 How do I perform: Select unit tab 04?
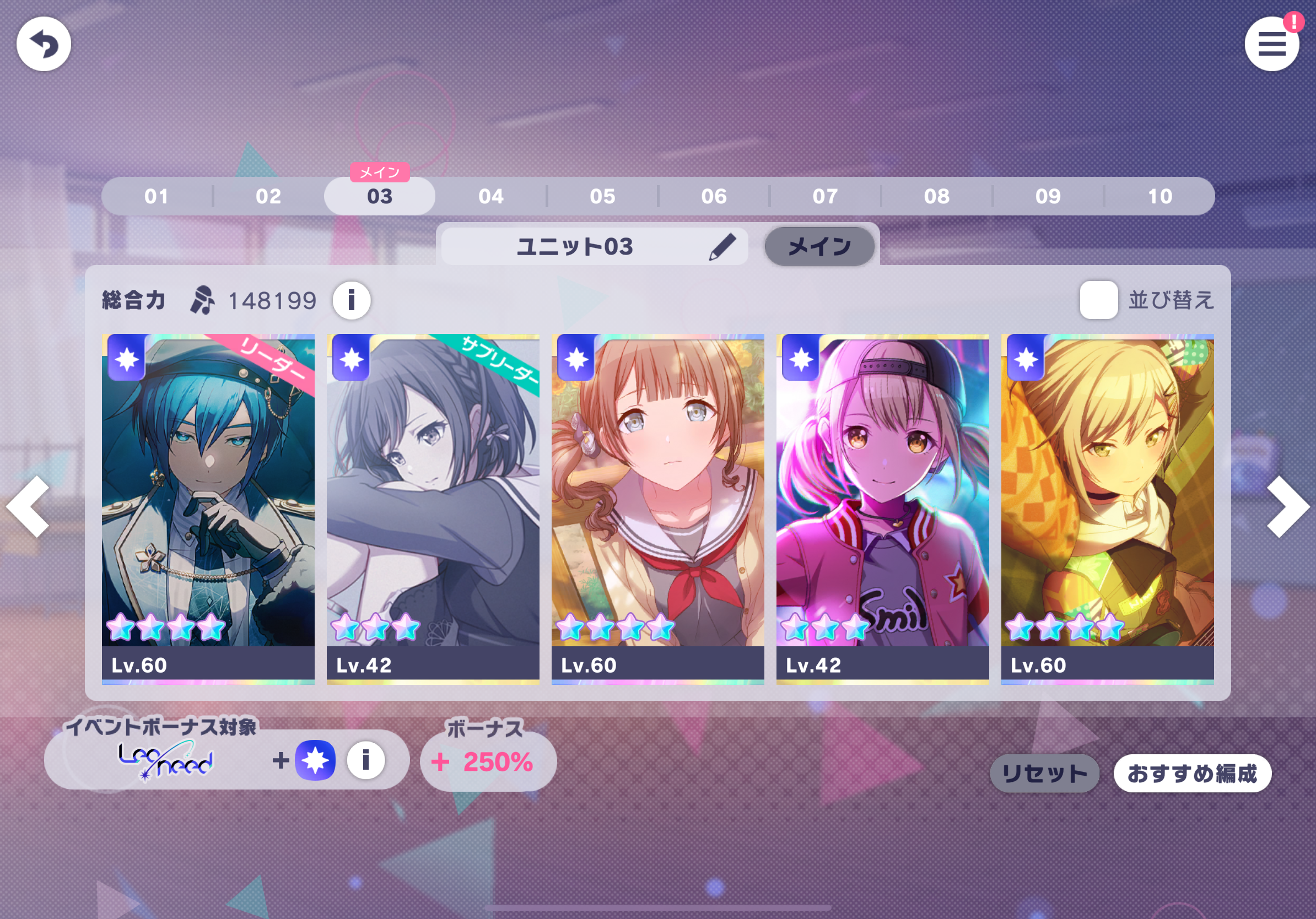click(x=491, y=197)
